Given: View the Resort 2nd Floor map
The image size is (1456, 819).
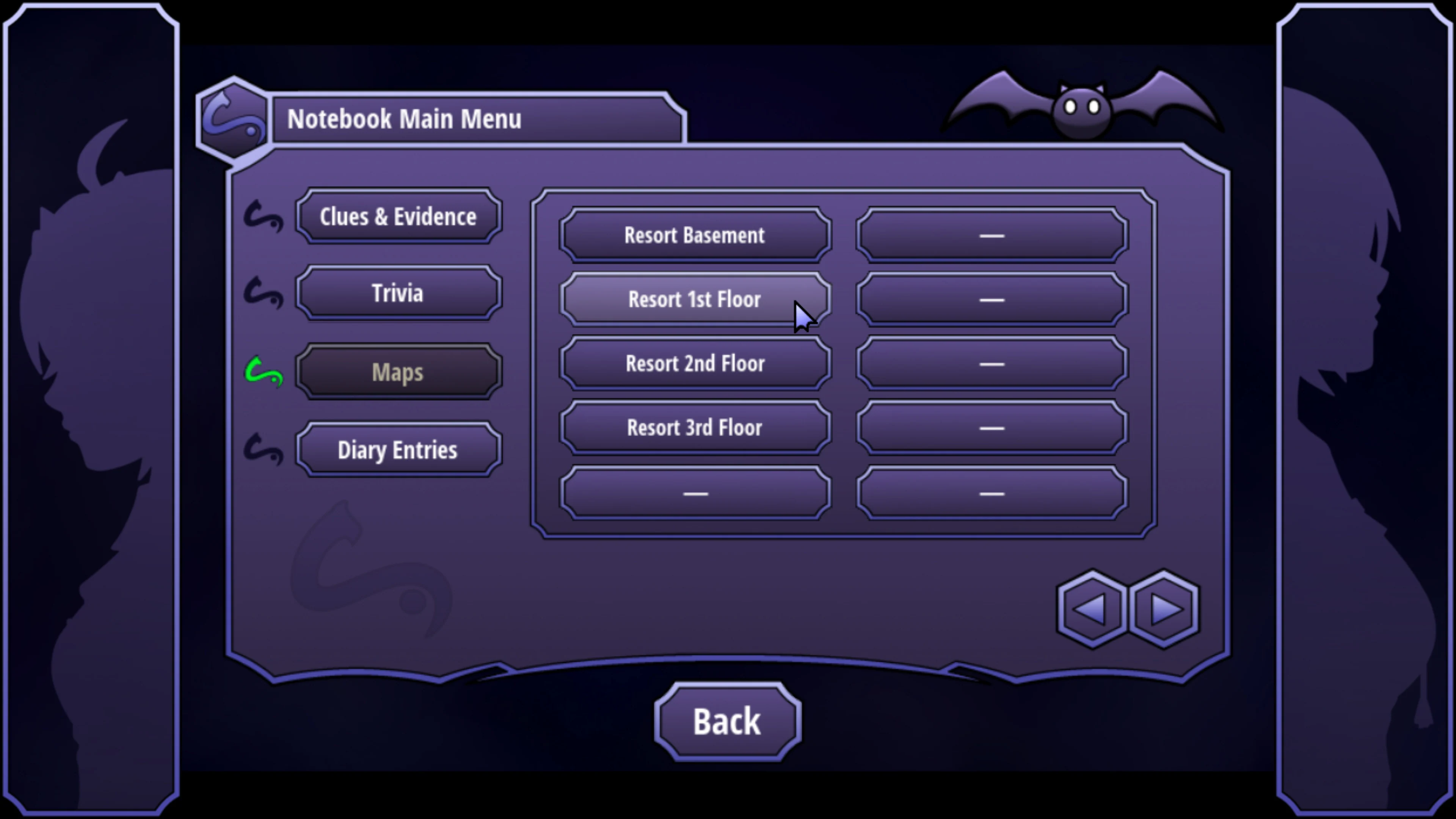Looking at the screenshot, I should pos(695,364).
